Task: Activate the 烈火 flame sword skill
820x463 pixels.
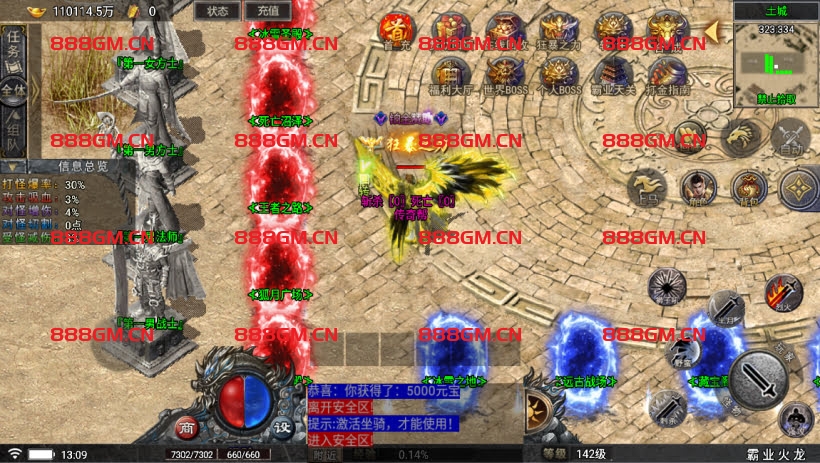Action: (783, 292)
